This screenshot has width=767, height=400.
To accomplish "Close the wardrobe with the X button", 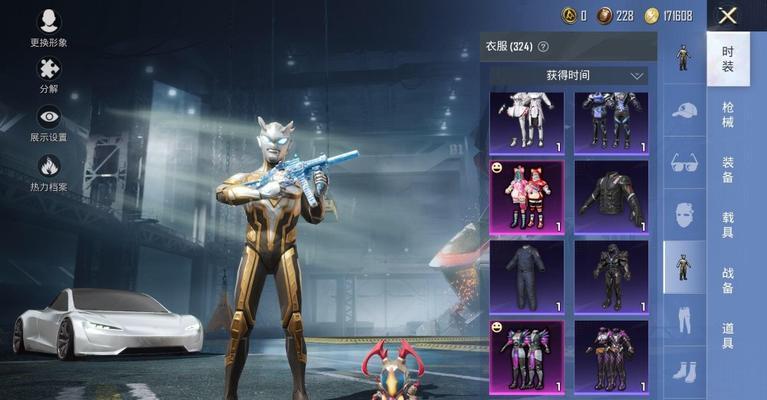I will coord(727,15).
